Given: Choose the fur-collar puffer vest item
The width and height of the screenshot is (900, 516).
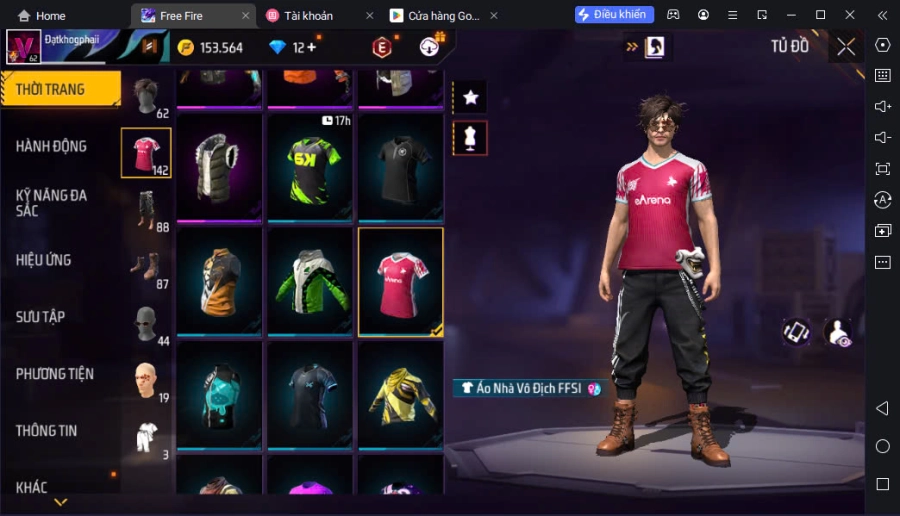Looking at the screenshot, I should pyautogui.click(x=219, y=167).
